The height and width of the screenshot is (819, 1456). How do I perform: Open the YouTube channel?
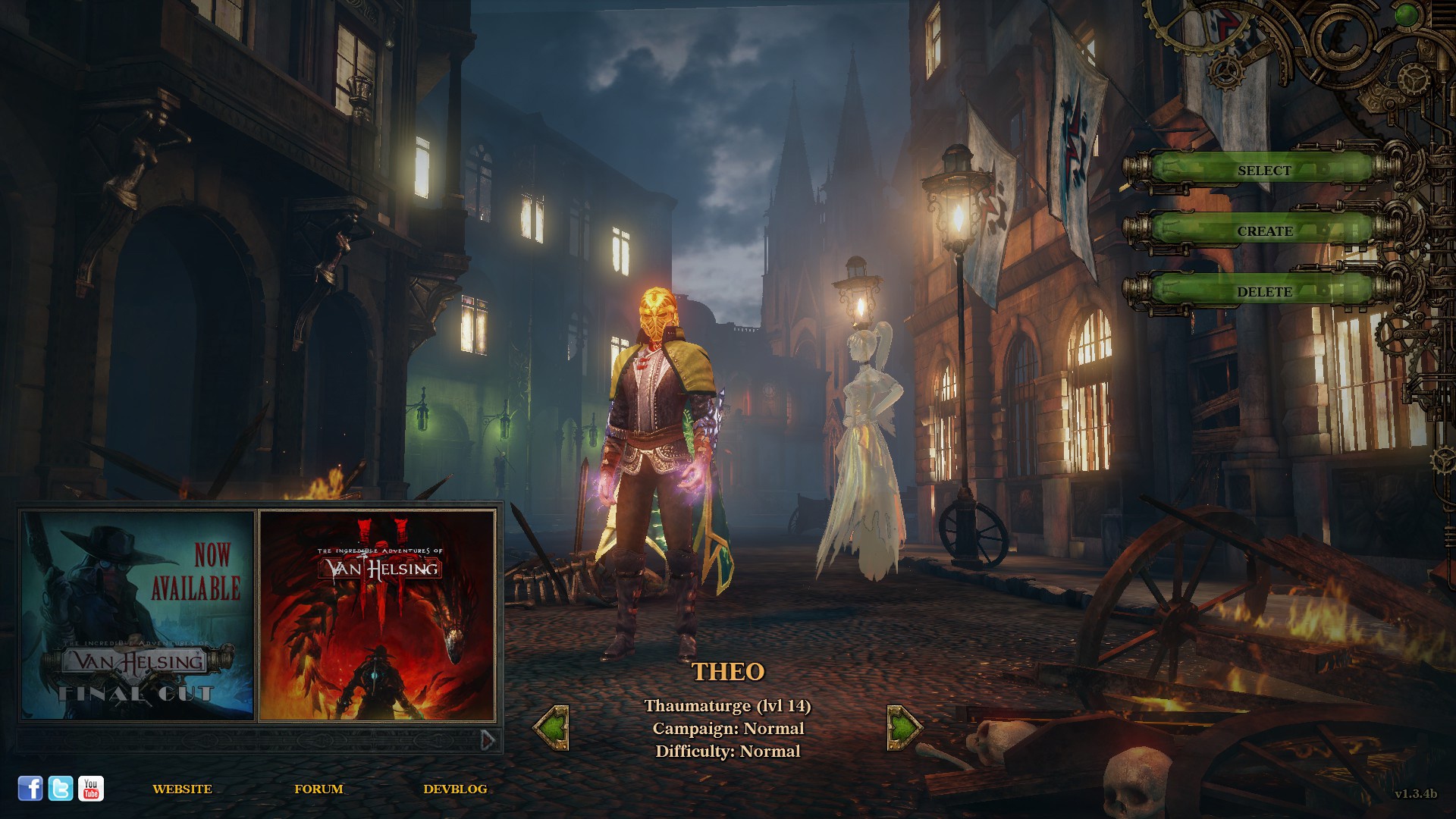[x=91, y=789]
